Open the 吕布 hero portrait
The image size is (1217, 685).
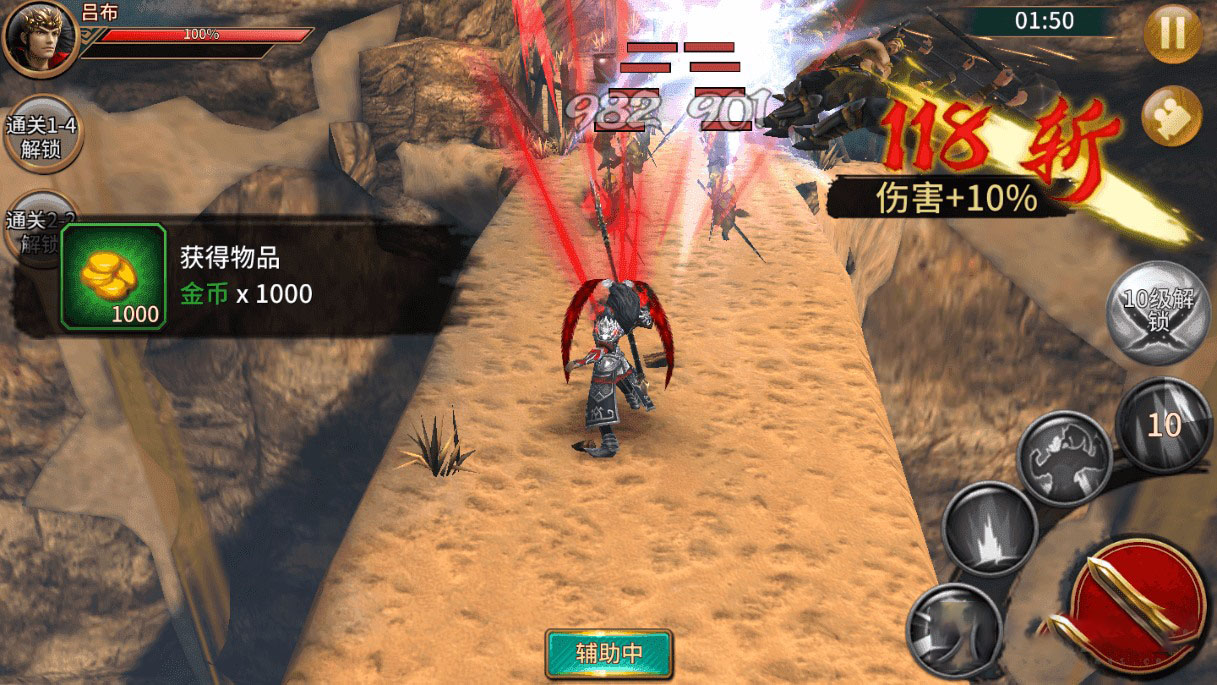[40, 38]
